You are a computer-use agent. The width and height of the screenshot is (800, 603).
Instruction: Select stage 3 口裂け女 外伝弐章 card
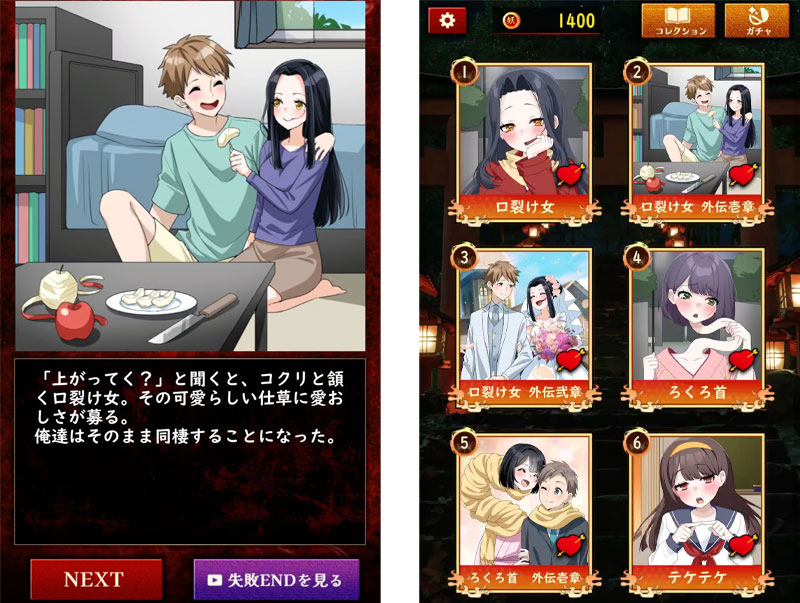click(x=525, y=325)
